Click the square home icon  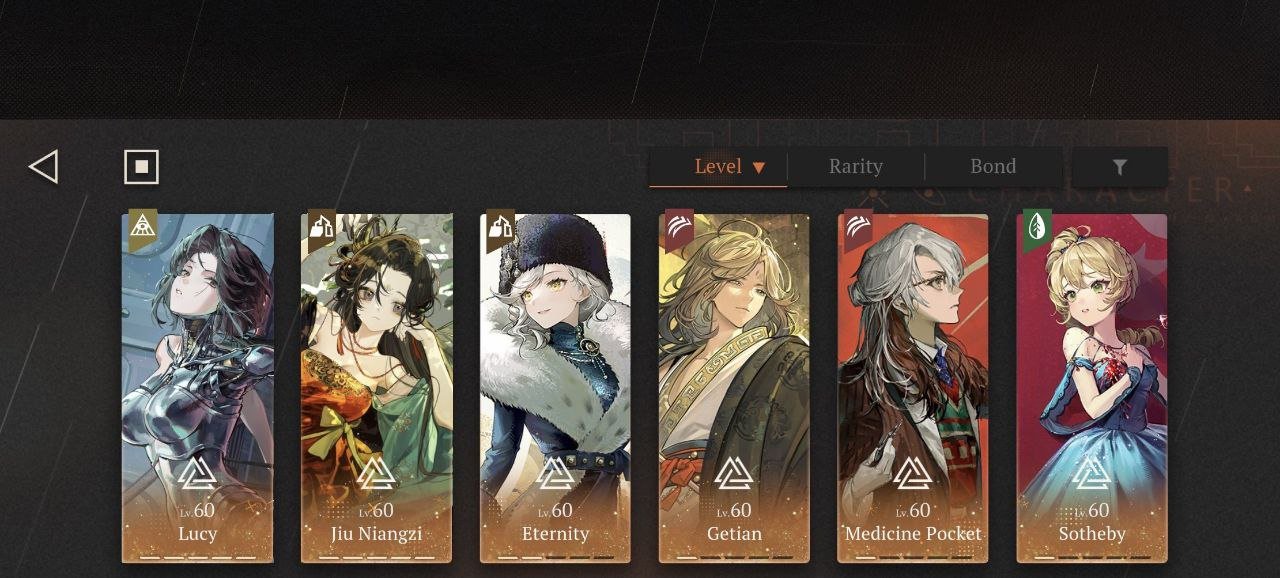pos(141,167)
